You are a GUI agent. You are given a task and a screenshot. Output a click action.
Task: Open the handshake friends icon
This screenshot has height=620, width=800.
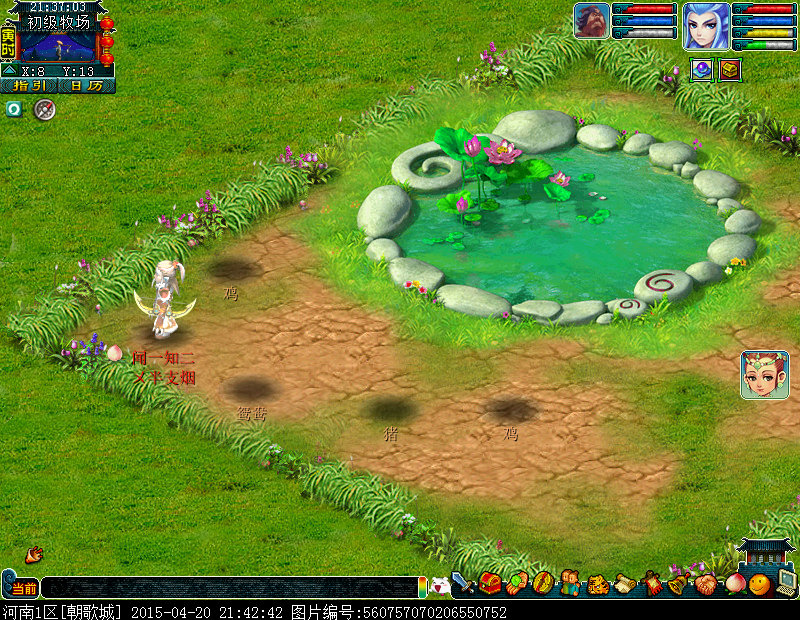tap(706, 584)
